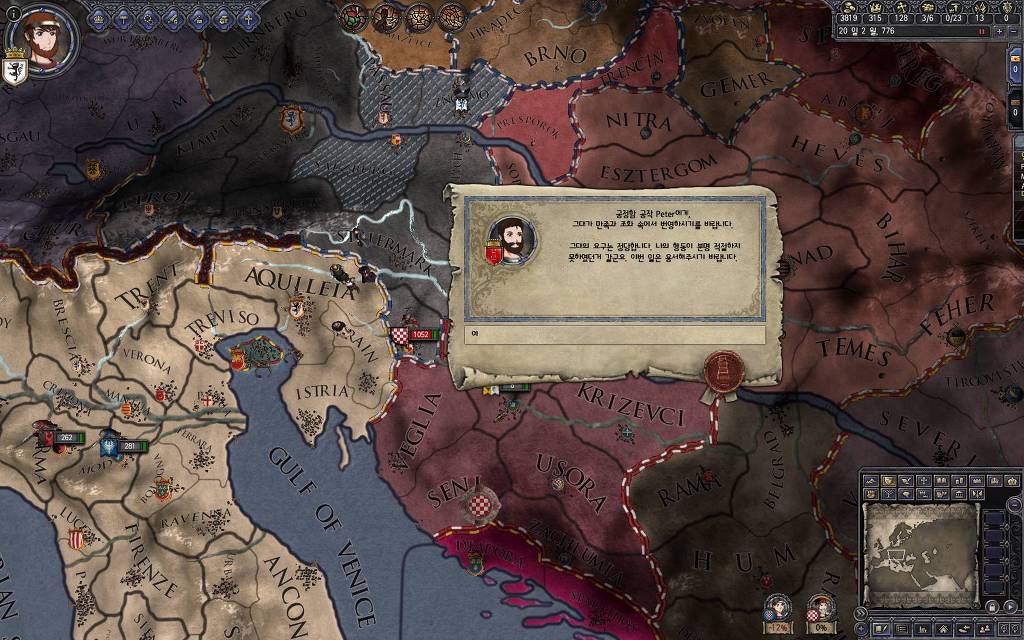Increase game speed with the plus button
Image resolution: width=1024 pixels, height=640 pixels.
tap(1001, 31)
